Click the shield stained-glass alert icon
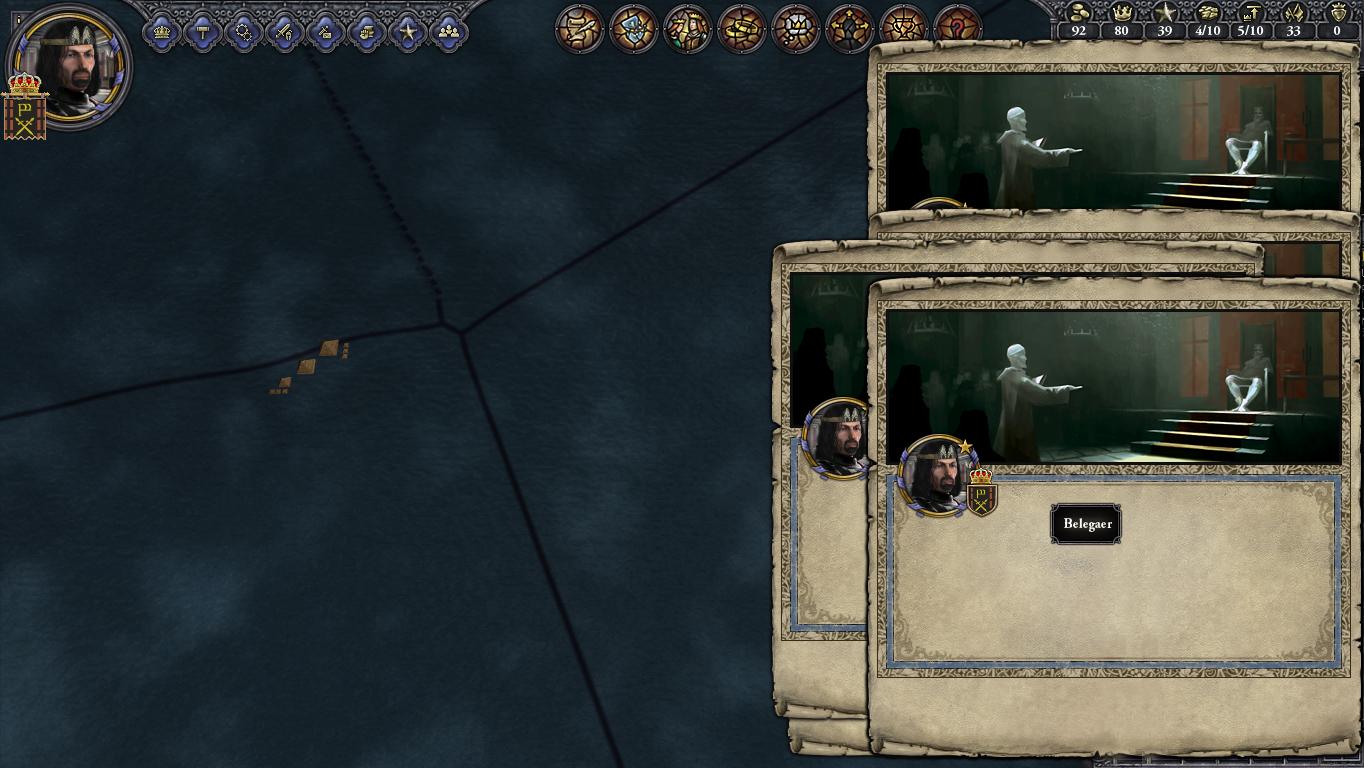The width and height of the screenshot is (1364, 768). pos(633,28)
